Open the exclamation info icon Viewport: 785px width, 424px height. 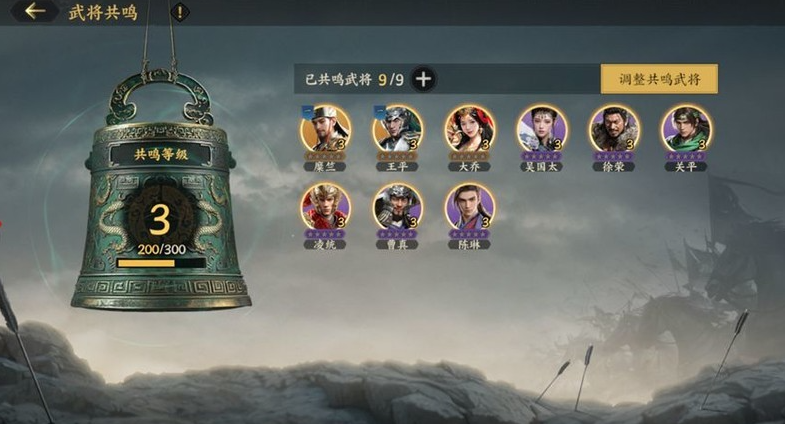(179, 12)
